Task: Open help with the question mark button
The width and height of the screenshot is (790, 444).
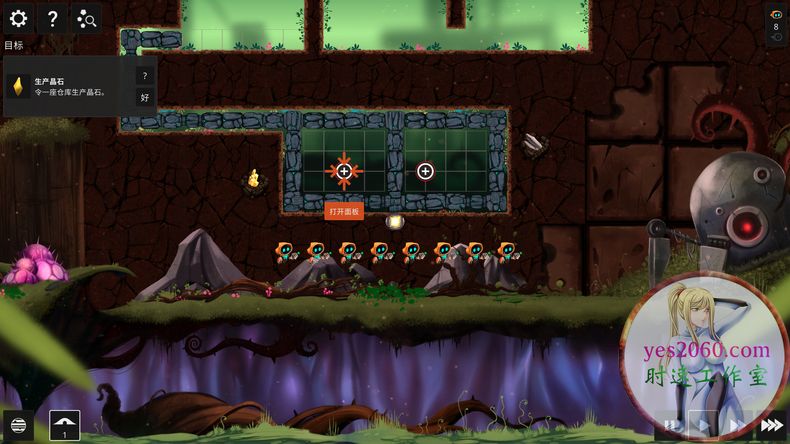Action: [52, 18]
